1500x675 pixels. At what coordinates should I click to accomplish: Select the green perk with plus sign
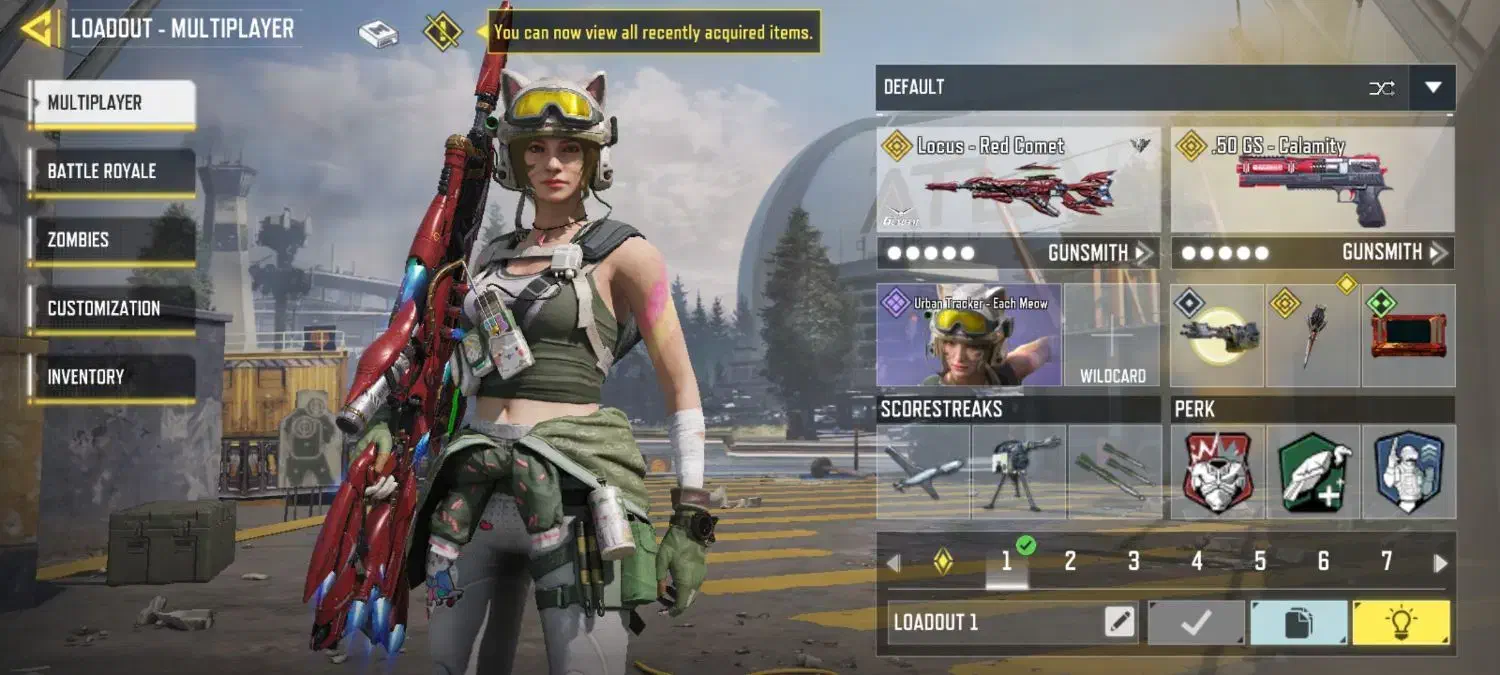point(1312,472)
